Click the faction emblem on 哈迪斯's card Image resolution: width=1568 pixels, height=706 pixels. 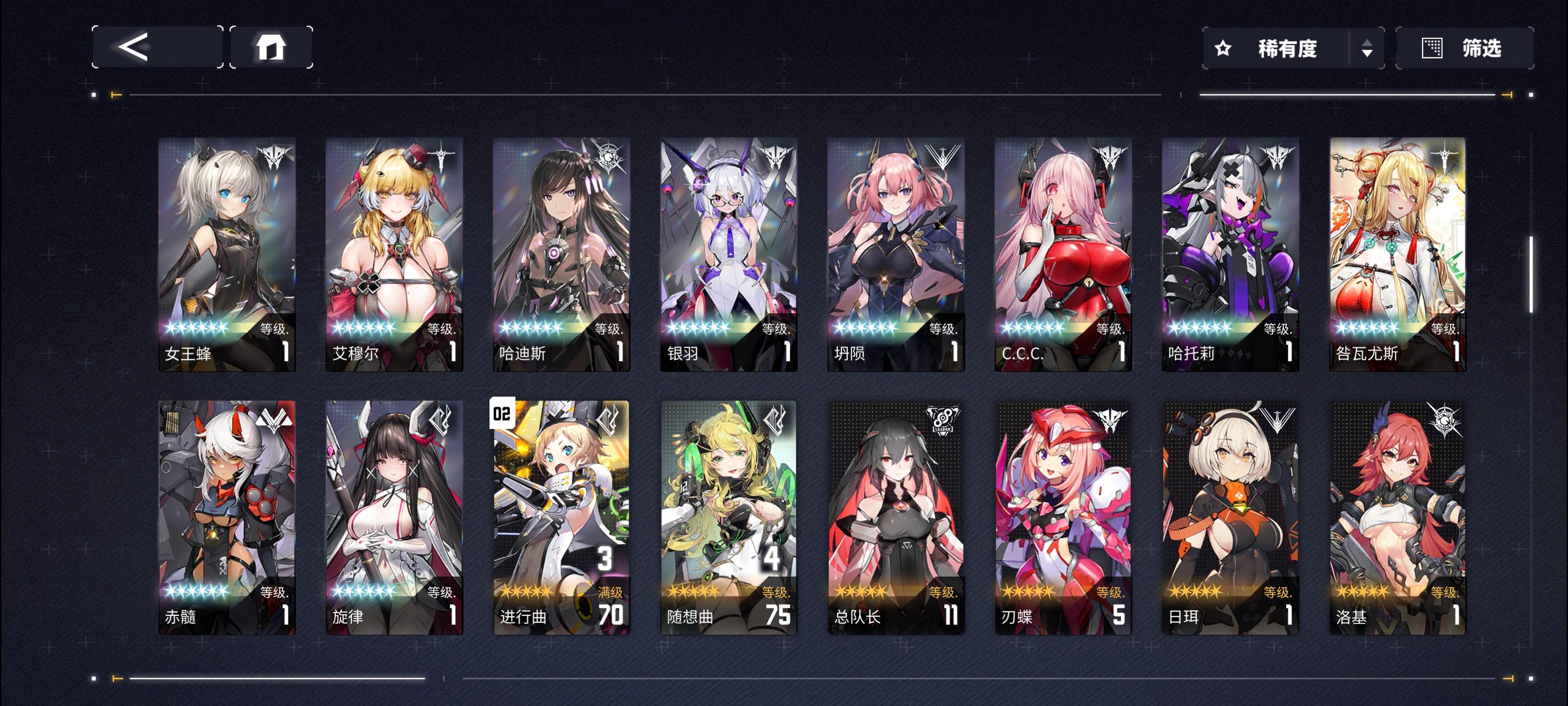[x=610, y=158]
